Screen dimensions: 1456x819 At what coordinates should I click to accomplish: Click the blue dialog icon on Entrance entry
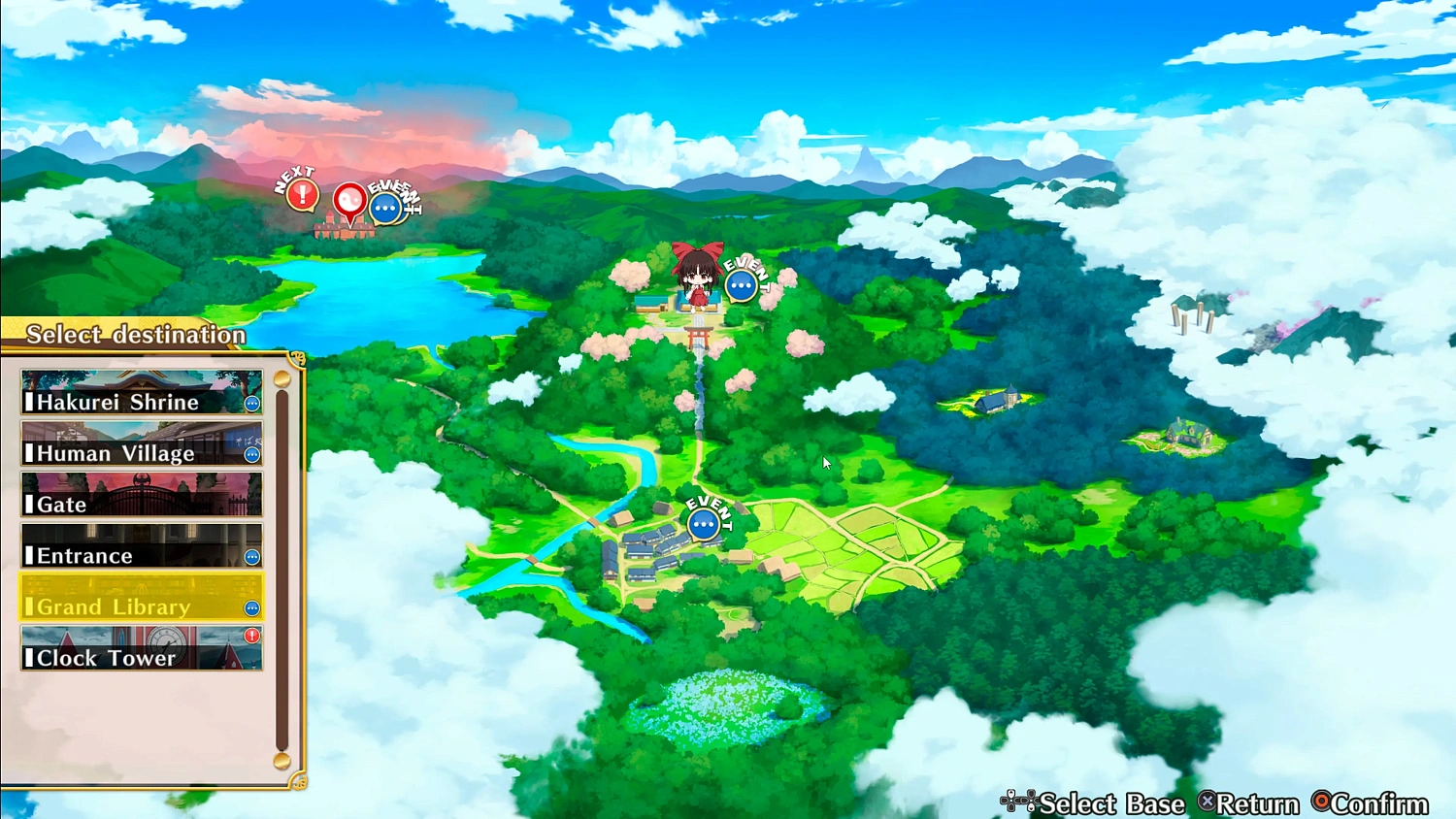pos(251,557)
